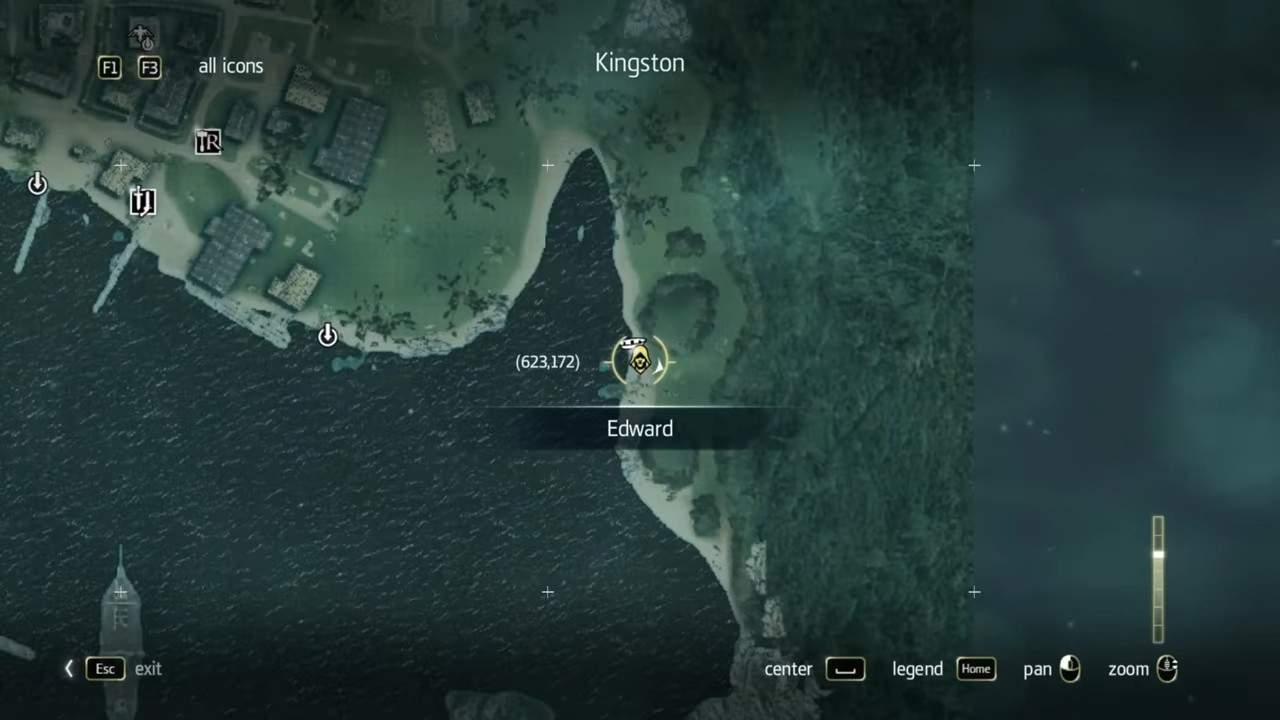Click the fast travel icon near the beach
Image resolution: width=1280 pixels, height=720 pixels.
[x=328, y=336]
